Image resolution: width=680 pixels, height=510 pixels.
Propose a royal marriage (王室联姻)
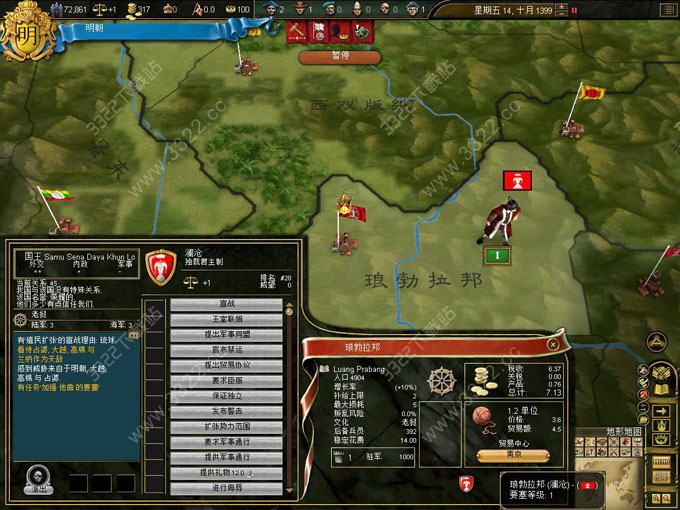click(x=226, y=320)
